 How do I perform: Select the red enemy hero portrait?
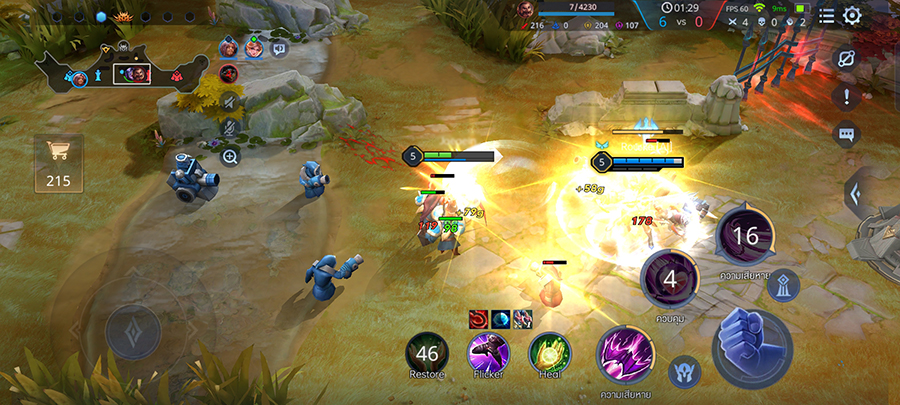[x=228, y=73]
